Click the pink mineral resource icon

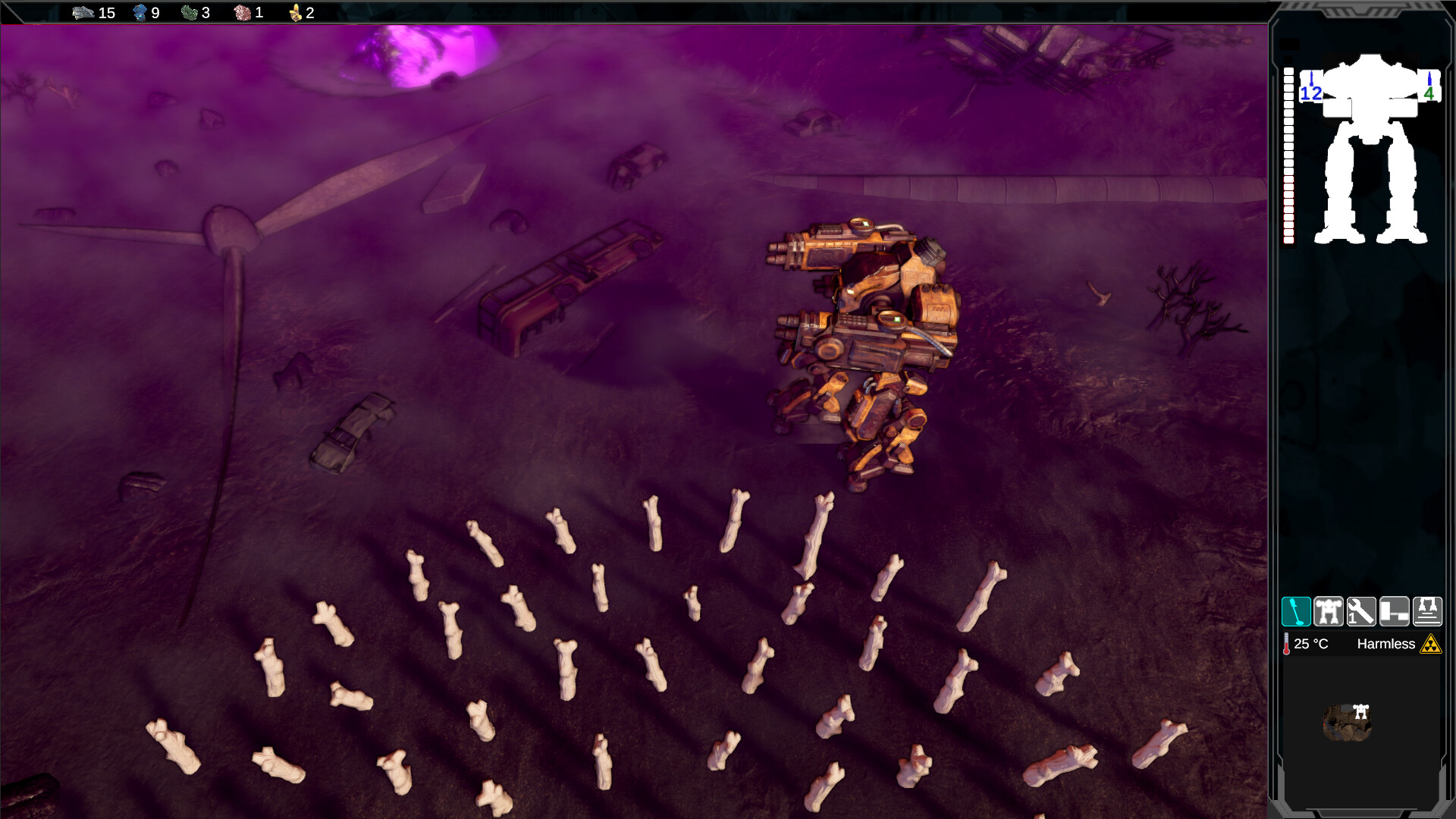pyautogui.click(x=243, y=13)
